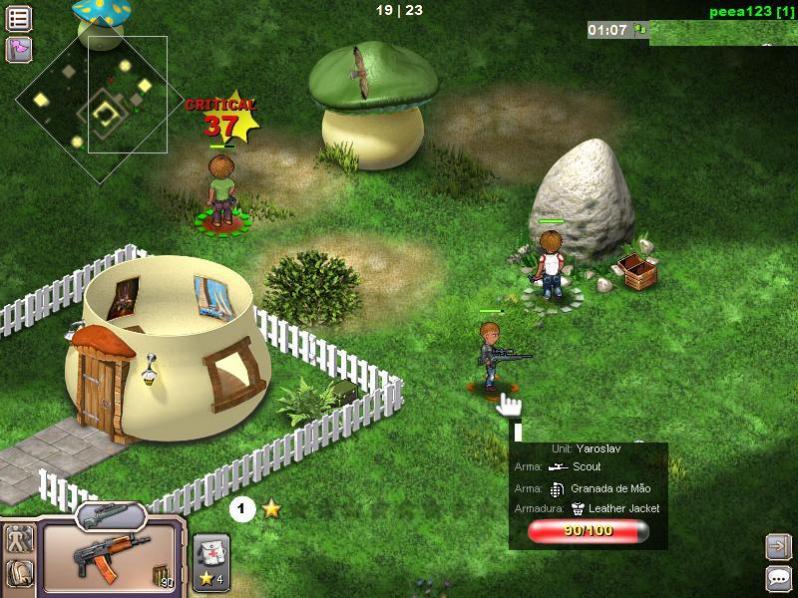Select the Yaroslav unit with sniper rifle
Image resolution: width=798 pixels, height=598 pixels.
click(x=490, y=355)
